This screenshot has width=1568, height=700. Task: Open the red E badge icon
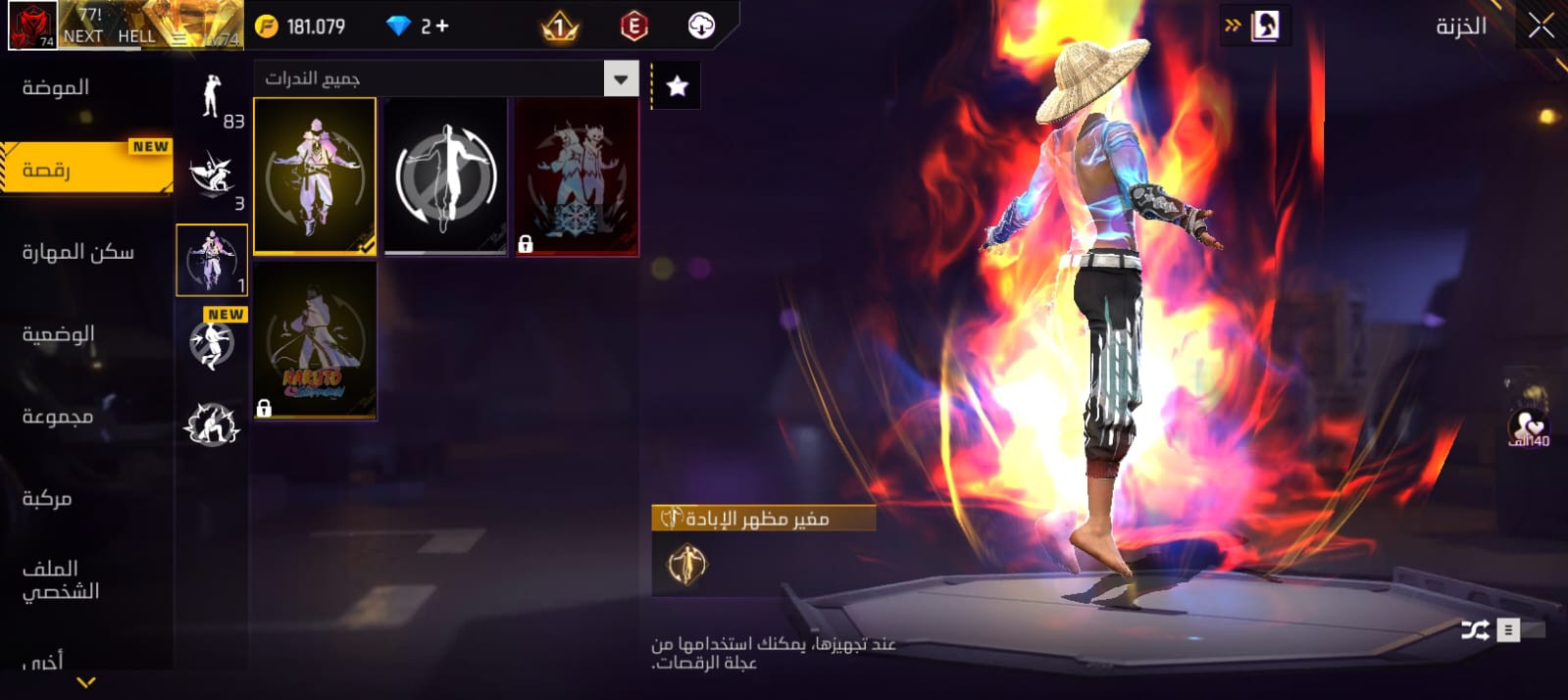click(634, 26)
